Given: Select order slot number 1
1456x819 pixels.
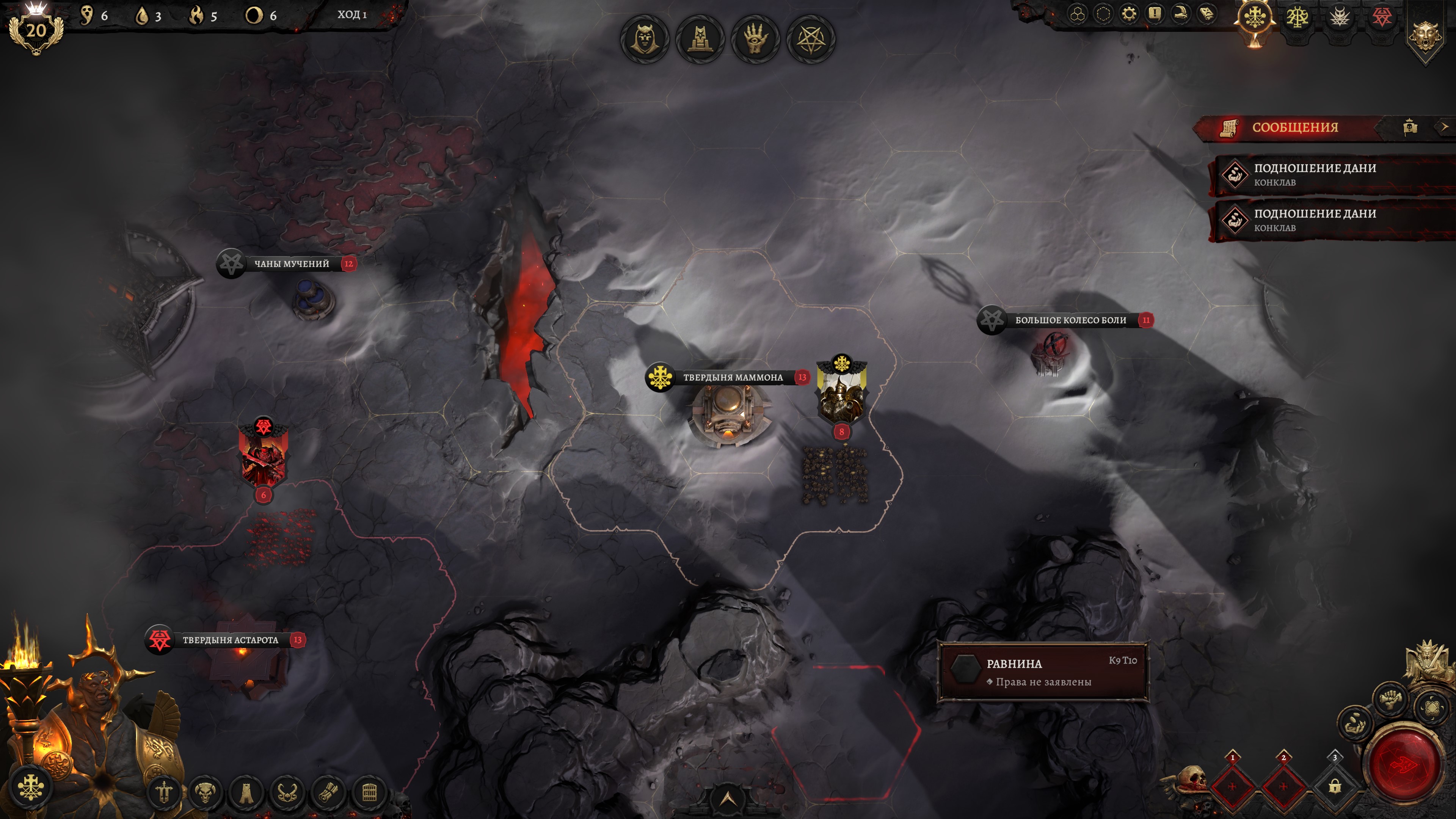Looking at the screenshot, I should (x=1232, y=786).
